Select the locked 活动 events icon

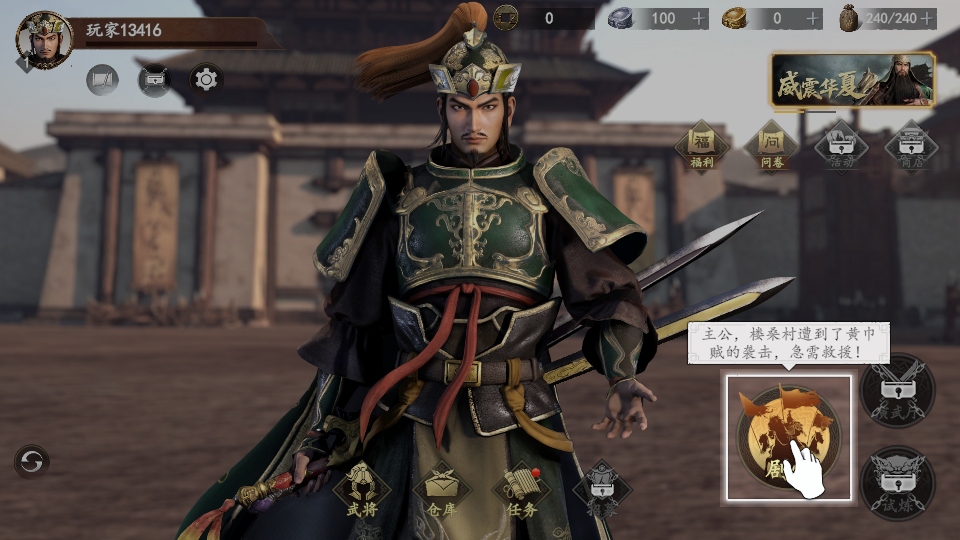coord(841,145)
